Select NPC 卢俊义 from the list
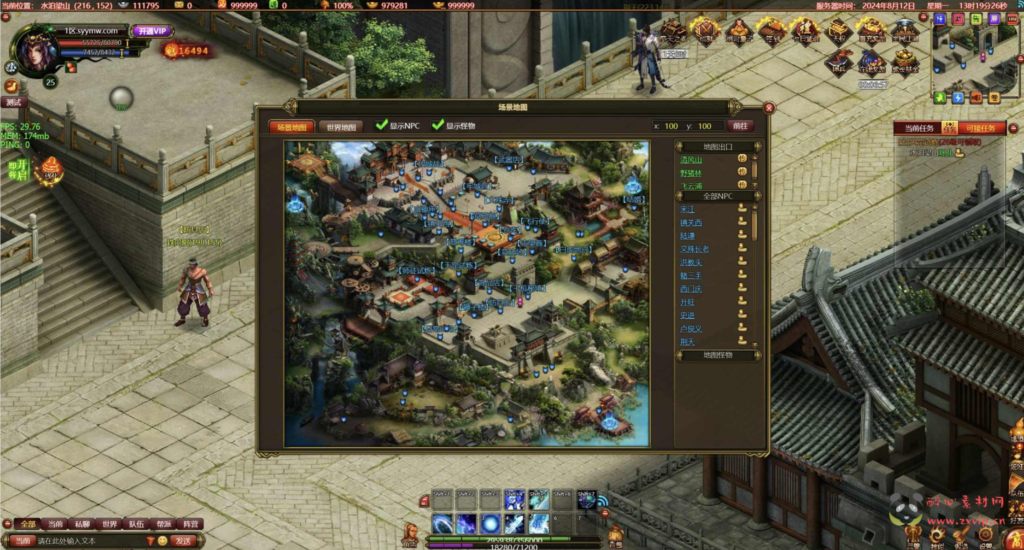 tap(692, 328)
